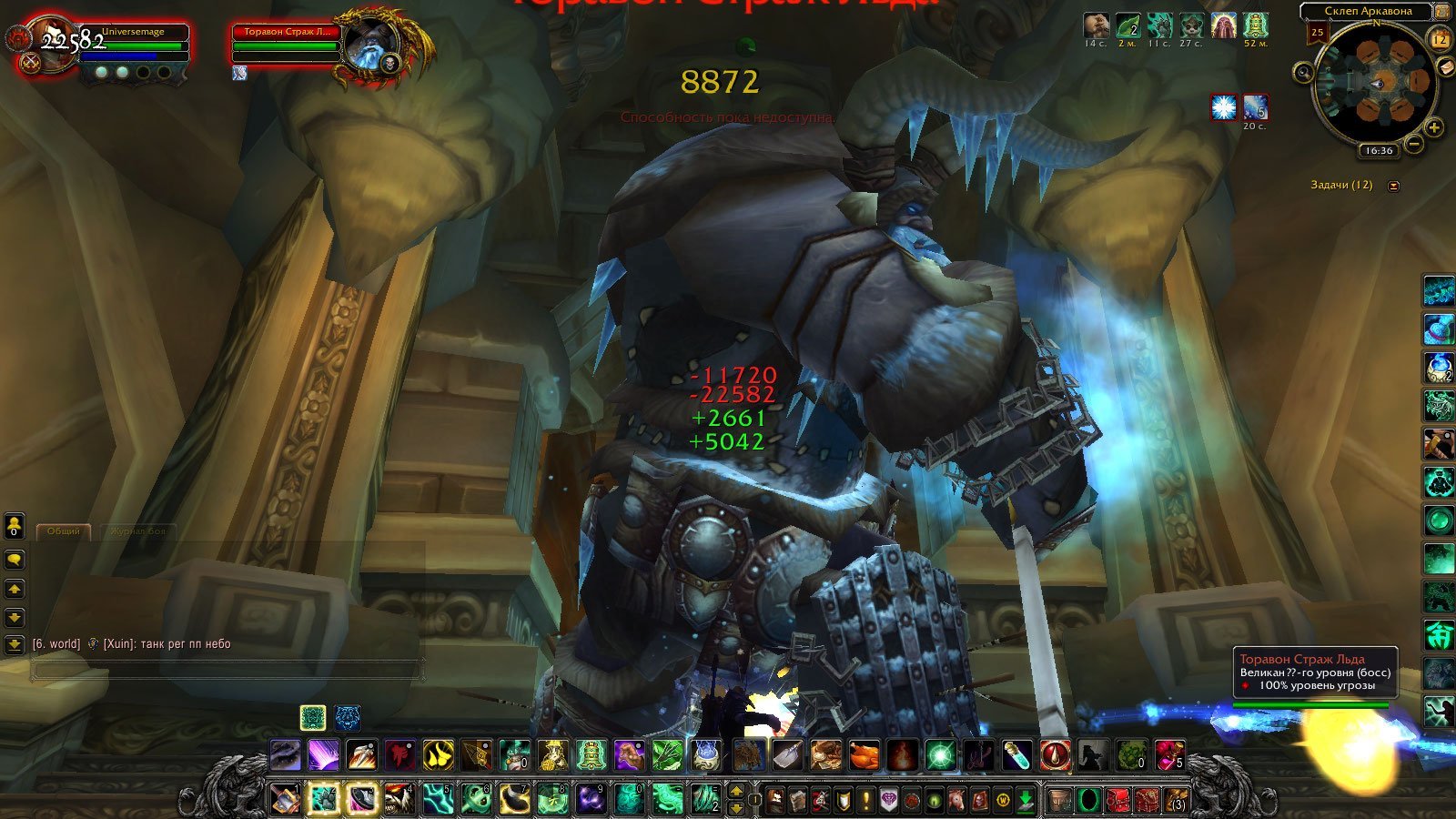This screenshot has width=1456, height=819.
Task: Switch to the Общий chat tab
Action: click(x=64, y=531)
